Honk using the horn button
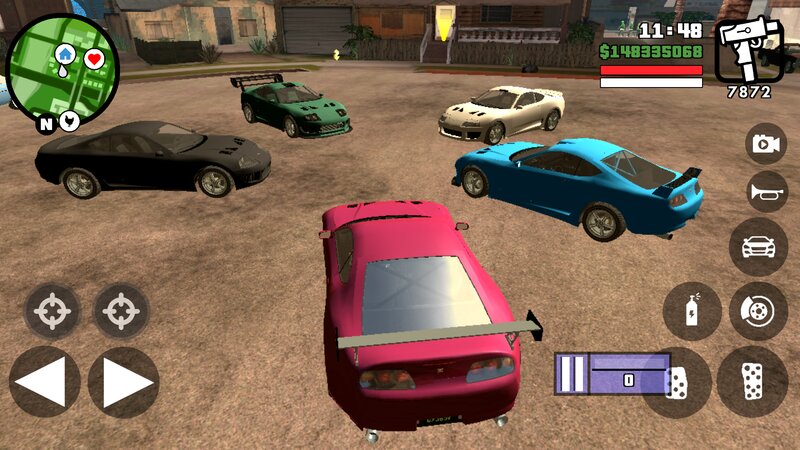Viewport: 800px width, 450px height. point(766,192)
